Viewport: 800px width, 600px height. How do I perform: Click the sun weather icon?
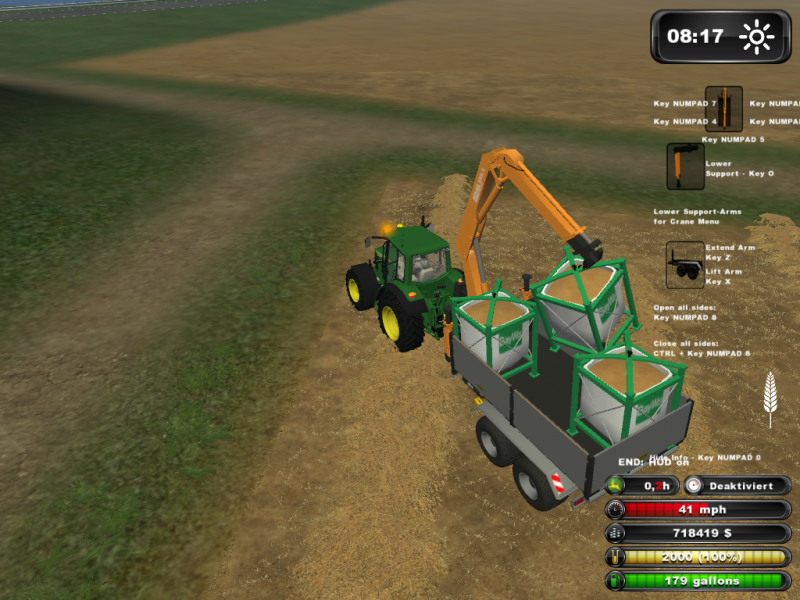(757, 37)
